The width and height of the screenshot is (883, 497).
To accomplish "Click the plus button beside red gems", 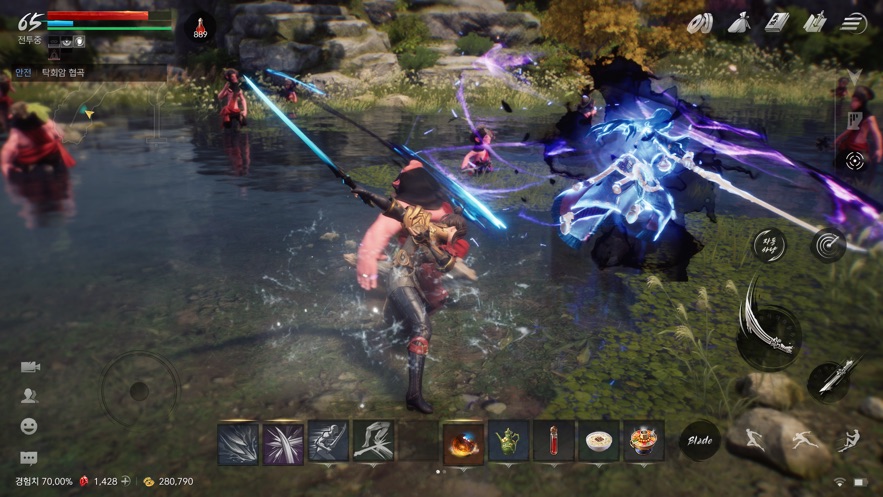I will coord(126,482).
